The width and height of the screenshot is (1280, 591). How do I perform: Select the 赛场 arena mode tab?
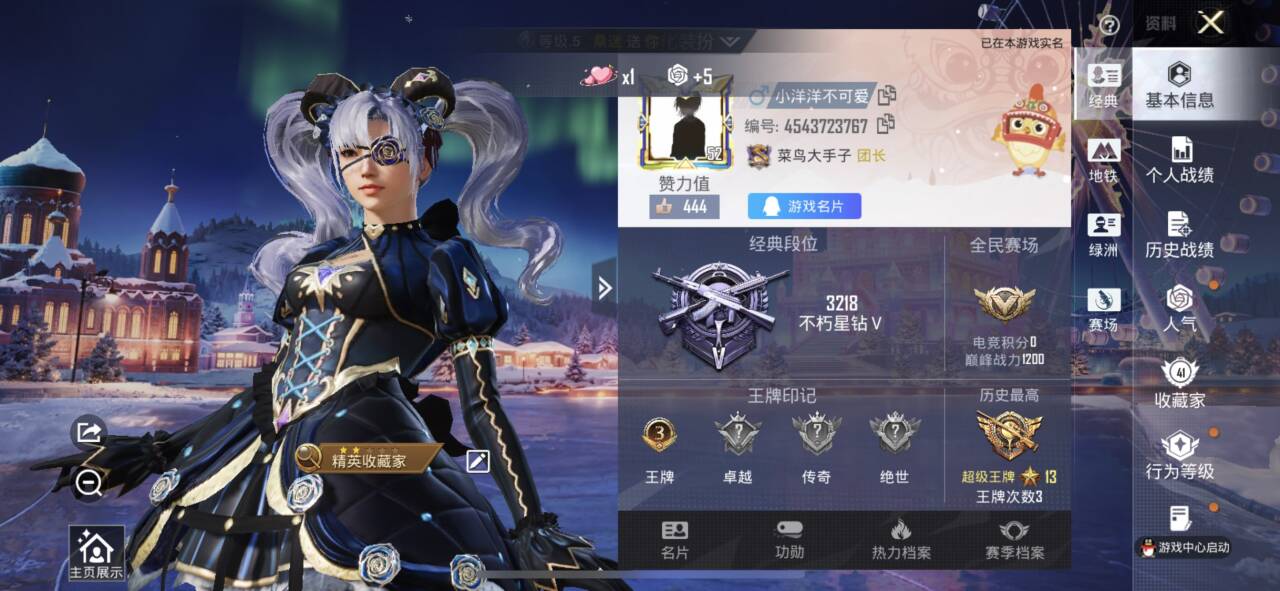[1103, 311]
